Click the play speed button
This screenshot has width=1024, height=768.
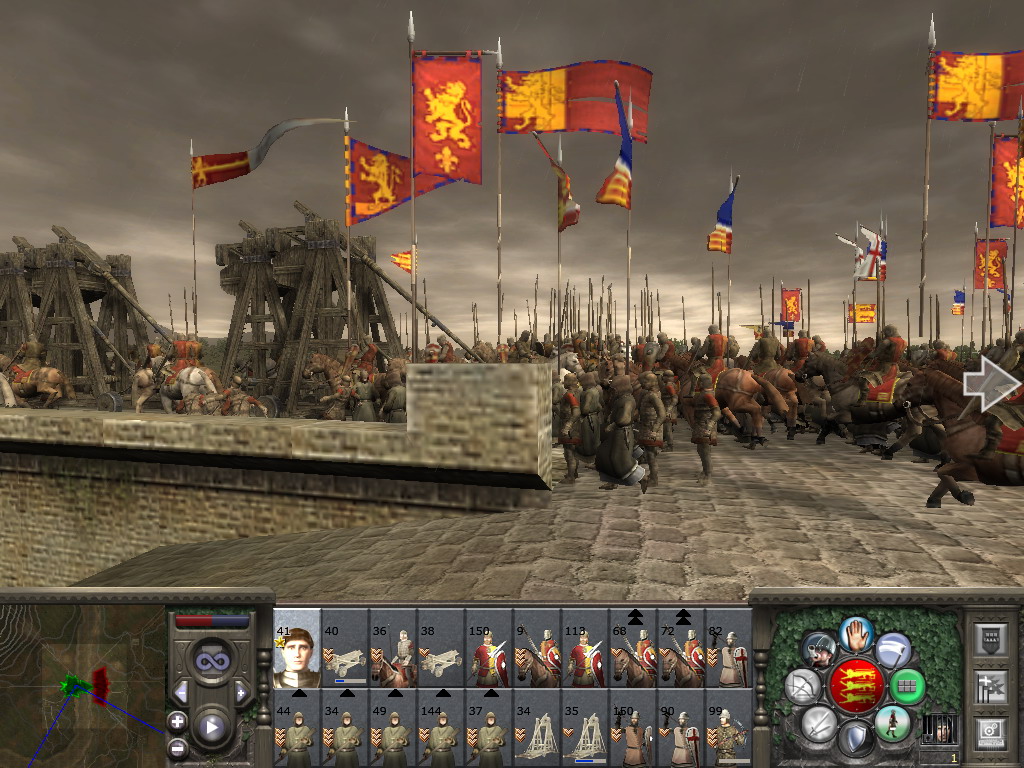click(x=211, y=728)
